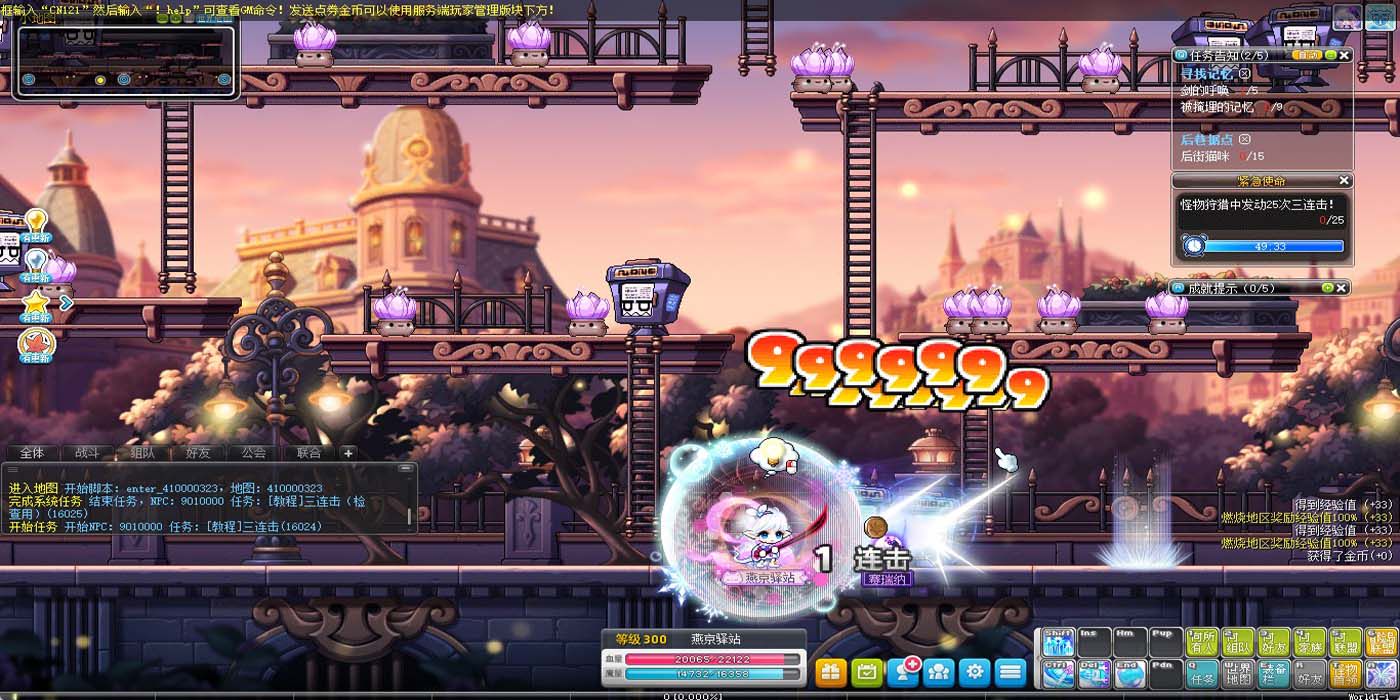
Task: Open the 世界地图 world map shortcut
Action: (x=1237, y=673)
